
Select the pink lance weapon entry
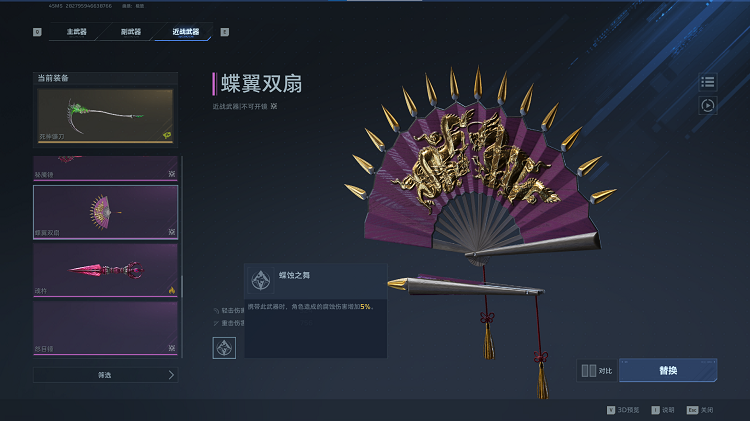coord(105,270)
